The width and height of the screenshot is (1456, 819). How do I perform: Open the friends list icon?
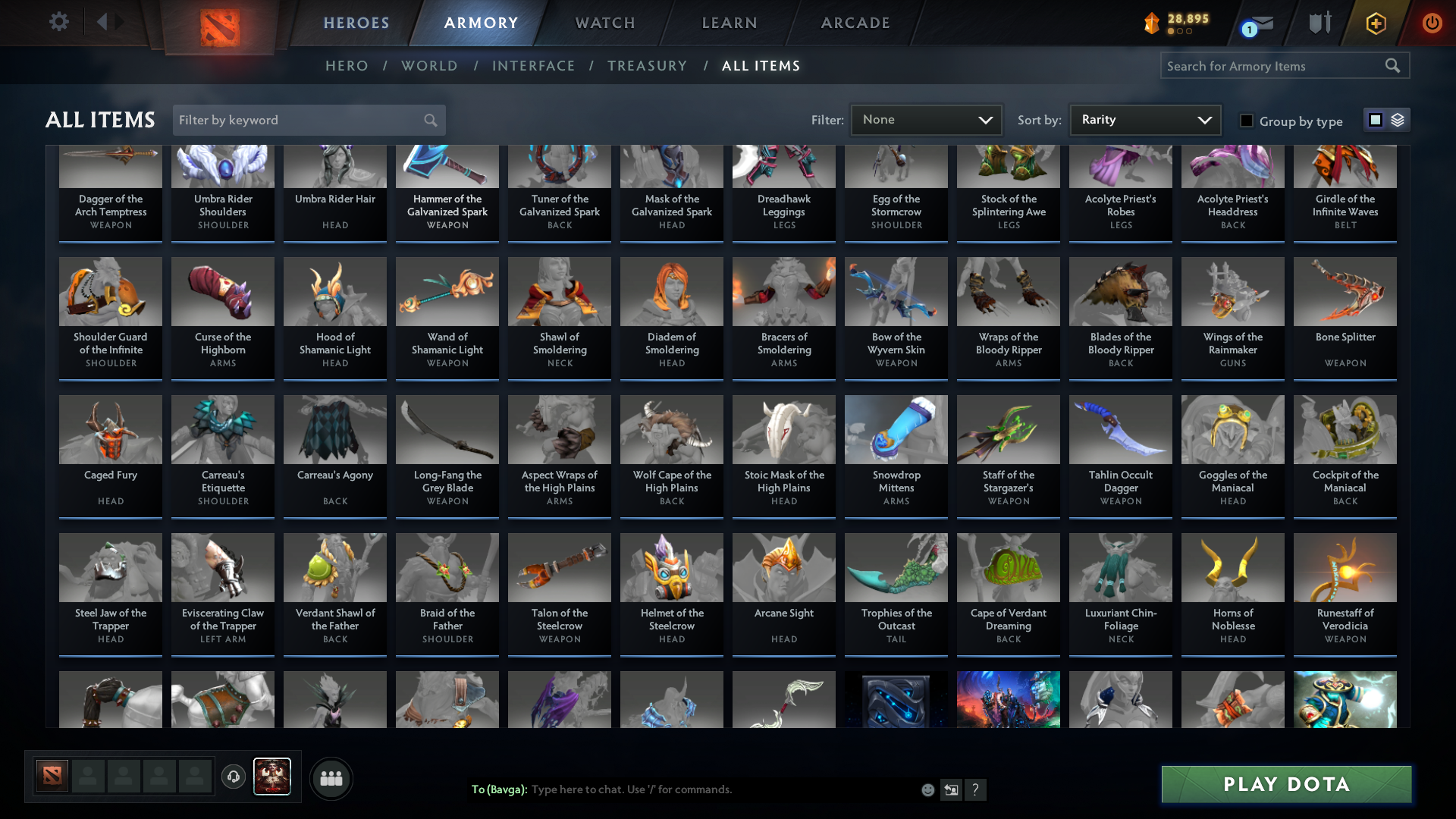pyautogui.click(x=331, y=778)
